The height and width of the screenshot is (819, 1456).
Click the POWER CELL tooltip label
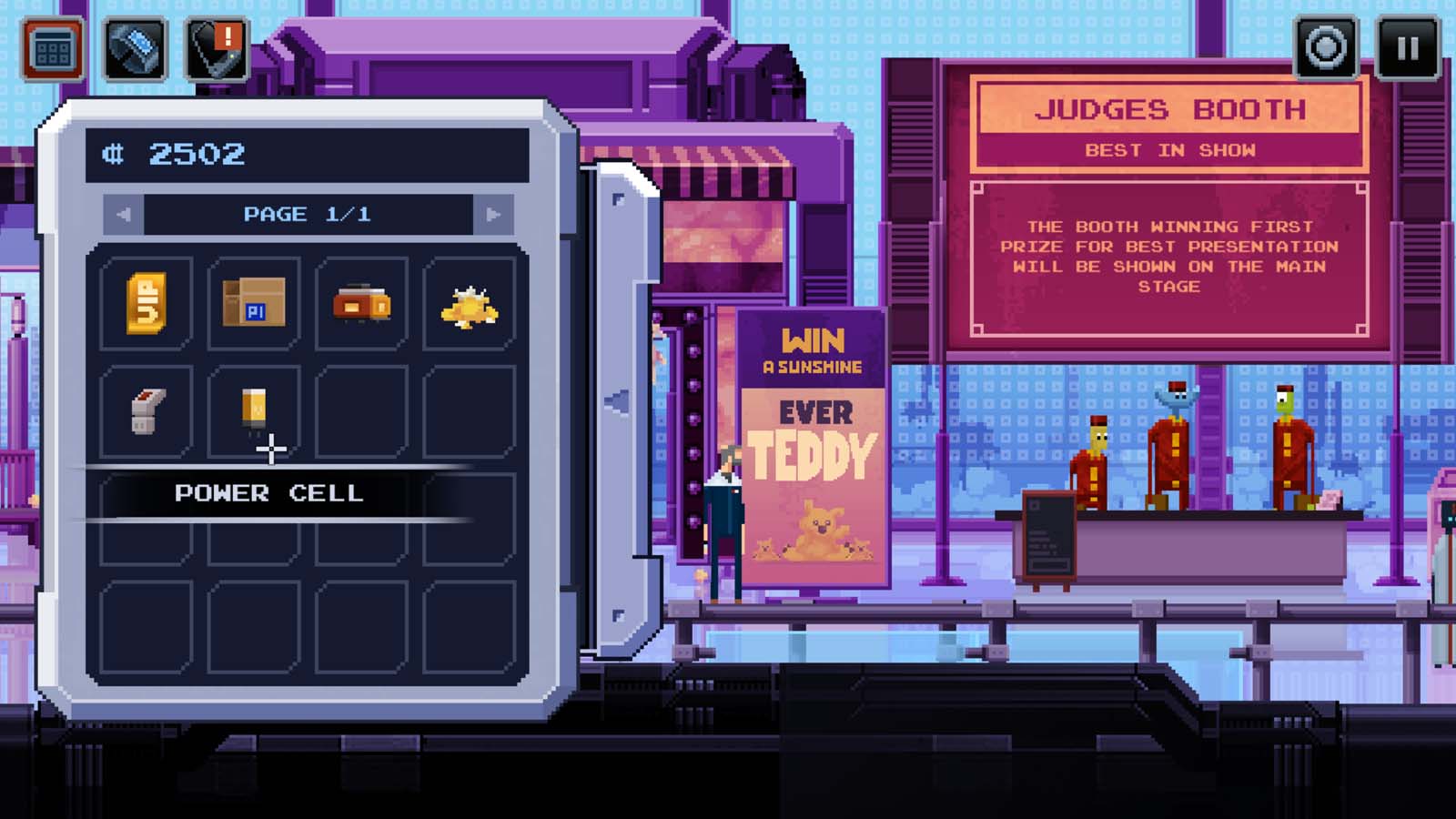point(269,494)
